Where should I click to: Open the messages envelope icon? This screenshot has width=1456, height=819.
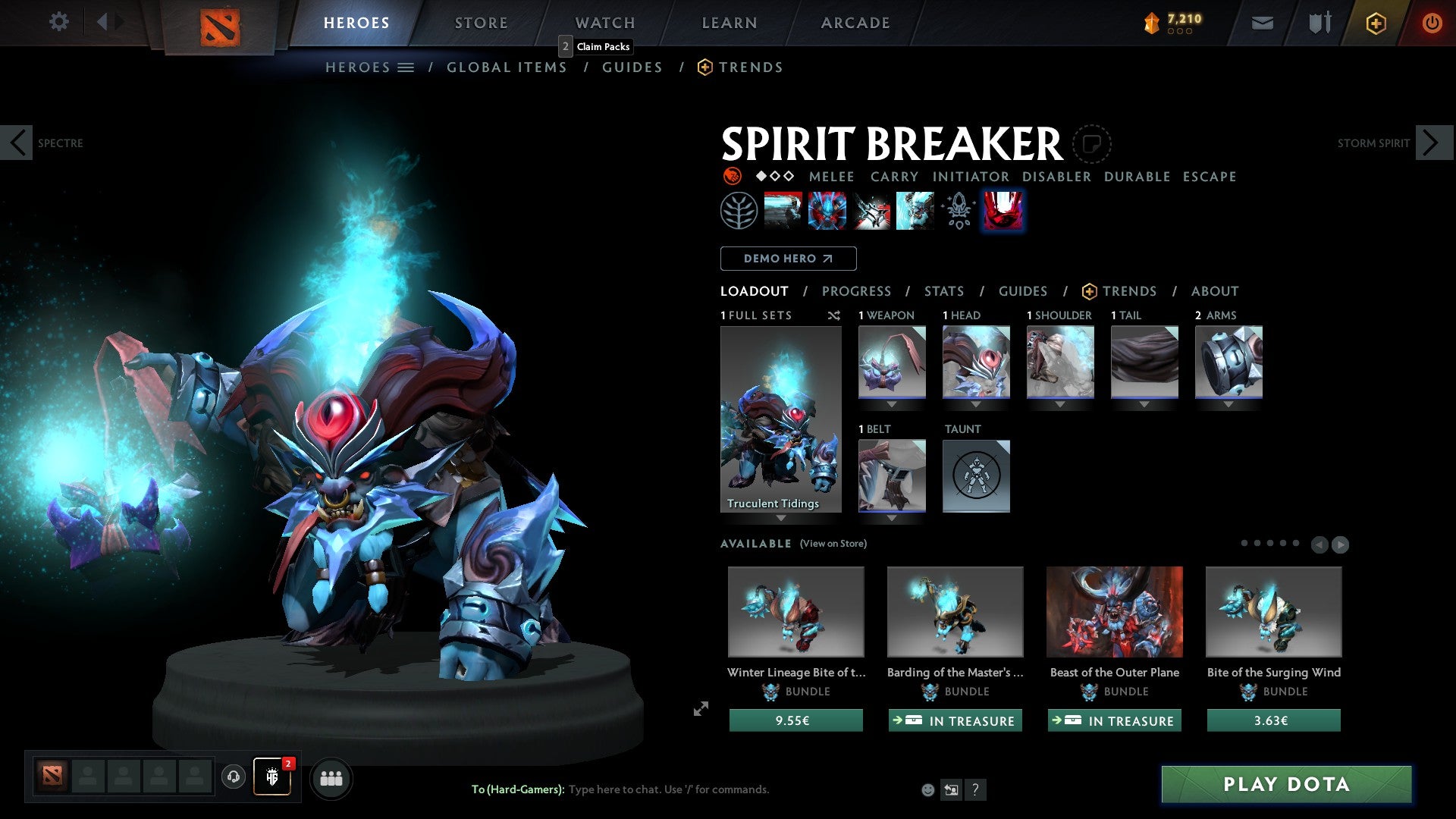click(x=1261, y=23)
